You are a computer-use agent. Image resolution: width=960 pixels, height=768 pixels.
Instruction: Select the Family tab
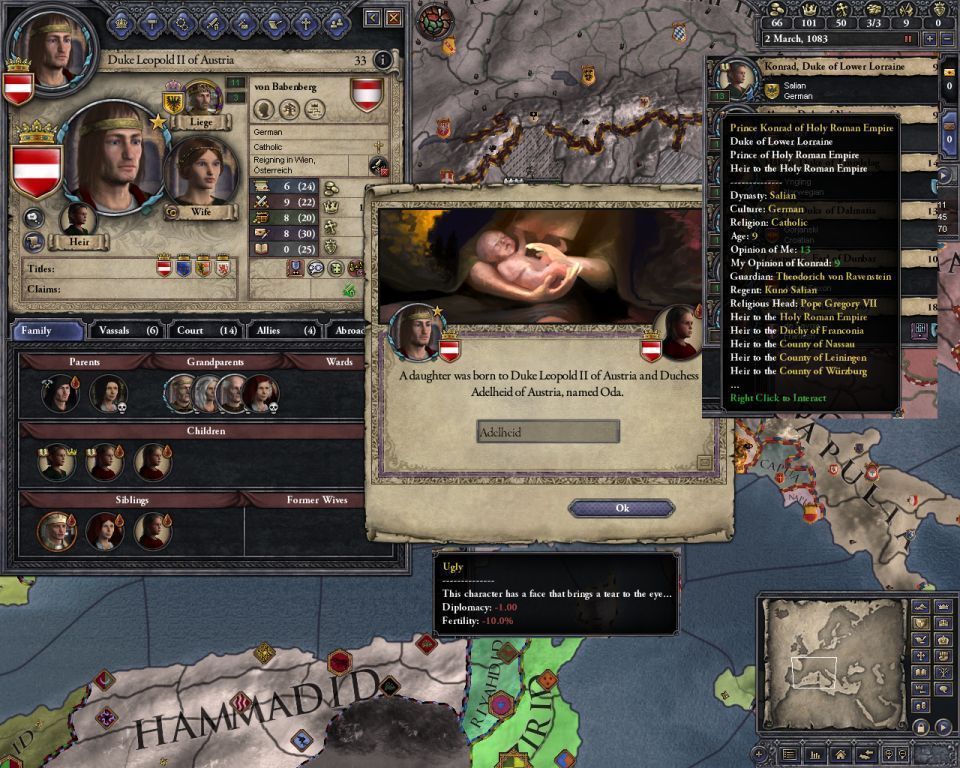(48, 330)
